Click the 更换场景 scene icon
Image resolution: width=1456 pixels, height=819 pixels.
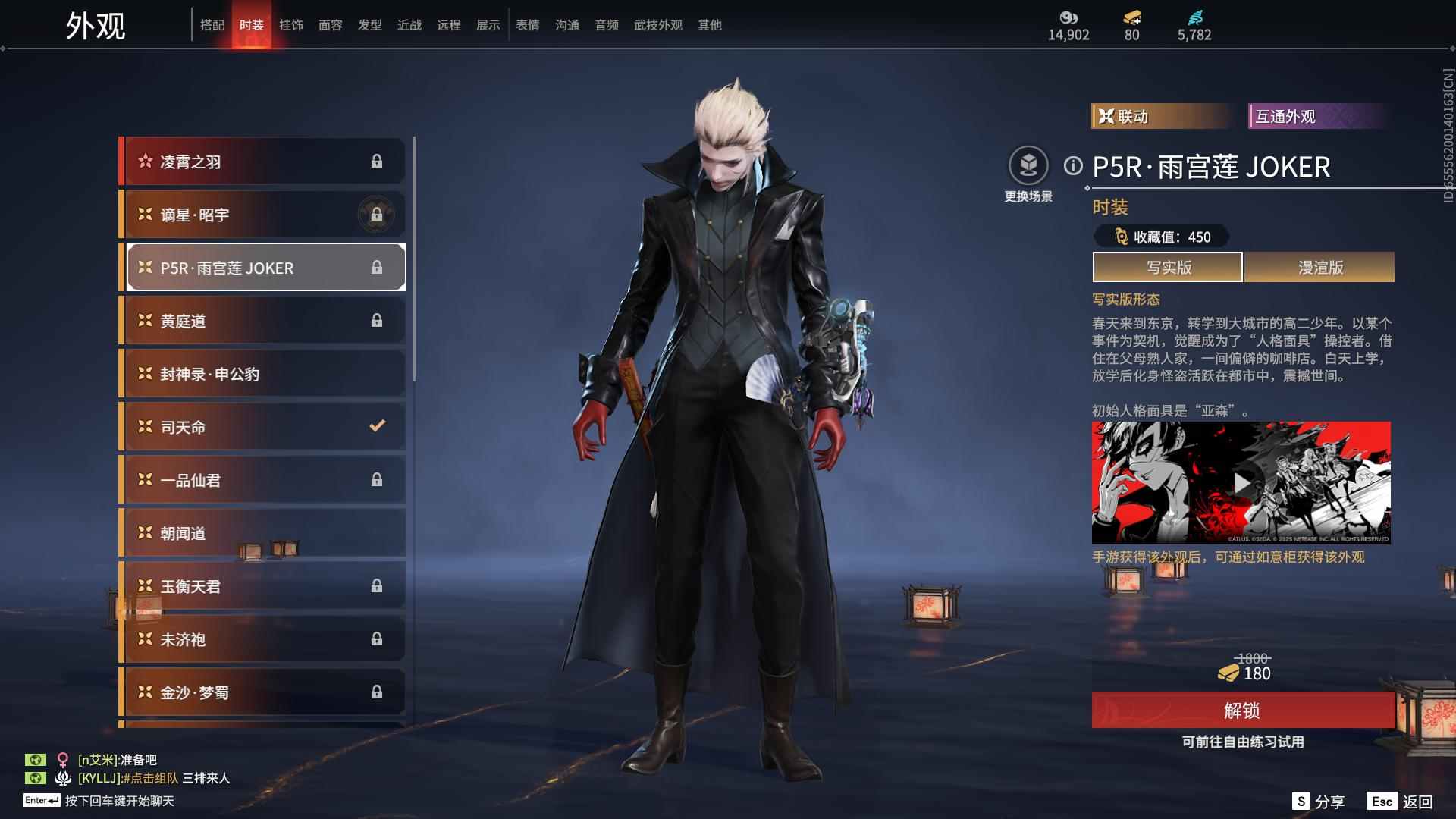[1028, 166]
